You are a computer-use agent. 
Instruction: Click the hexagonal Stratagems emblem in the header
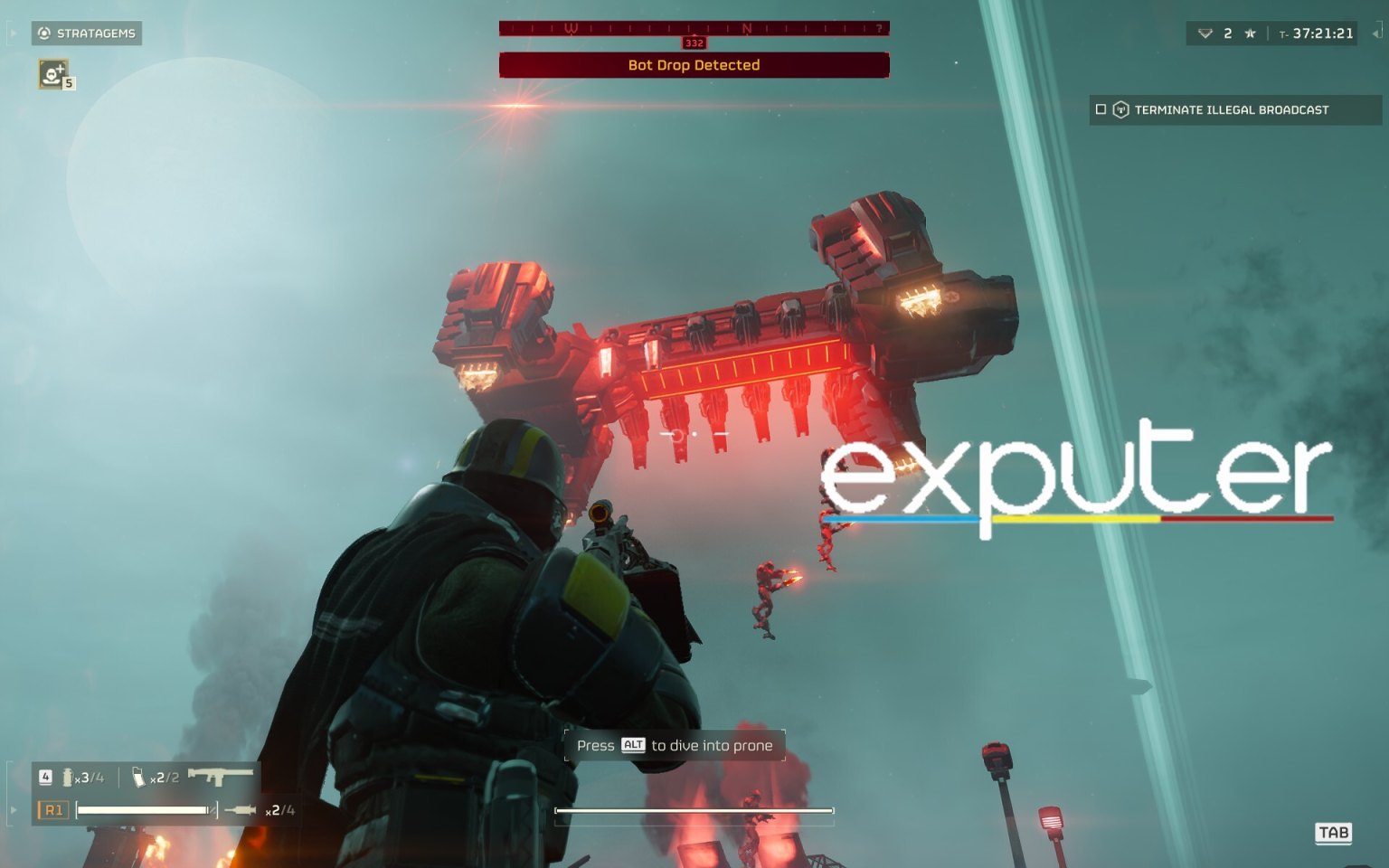(x=43, y=33)
